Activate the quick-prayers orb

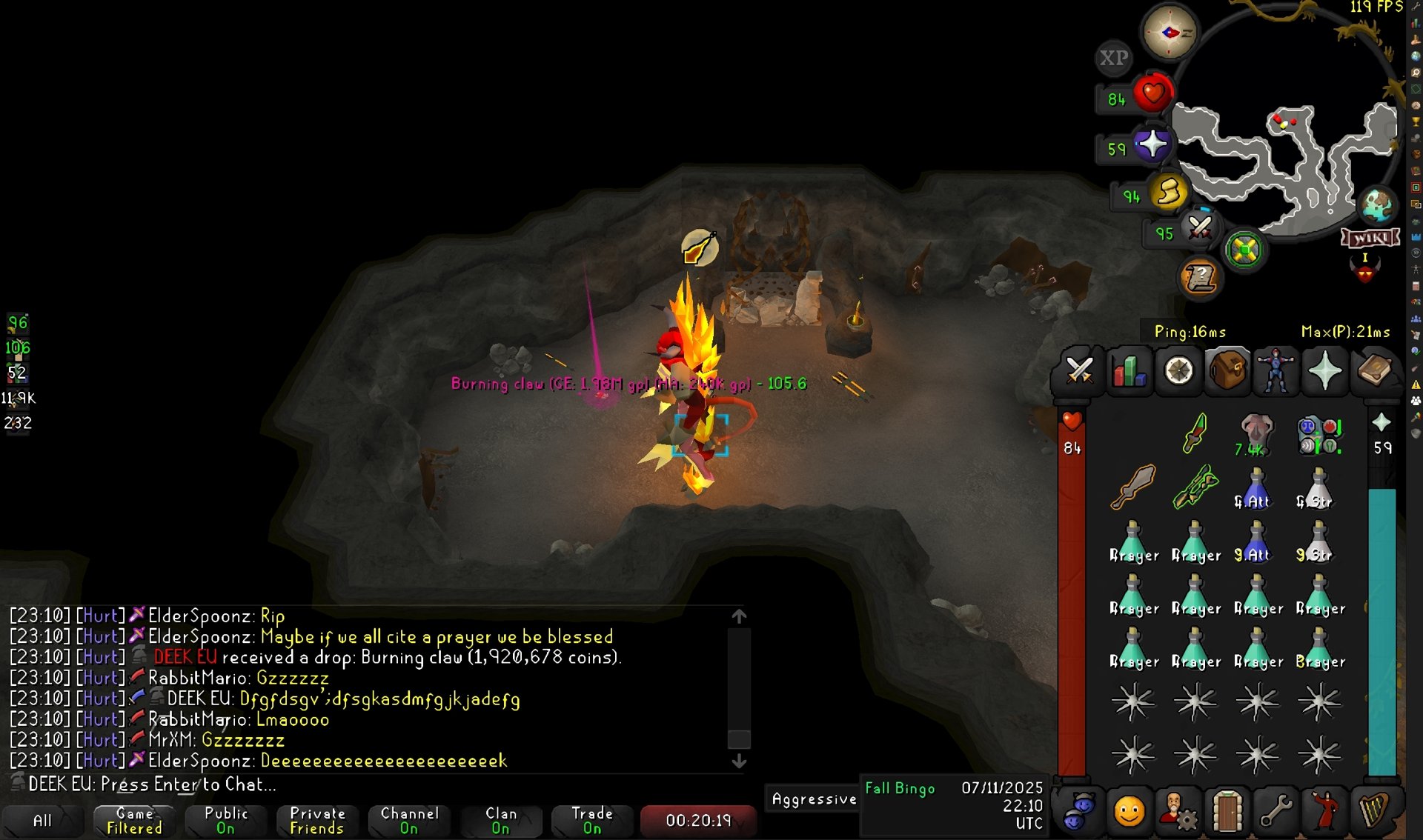coord(1152,144)
